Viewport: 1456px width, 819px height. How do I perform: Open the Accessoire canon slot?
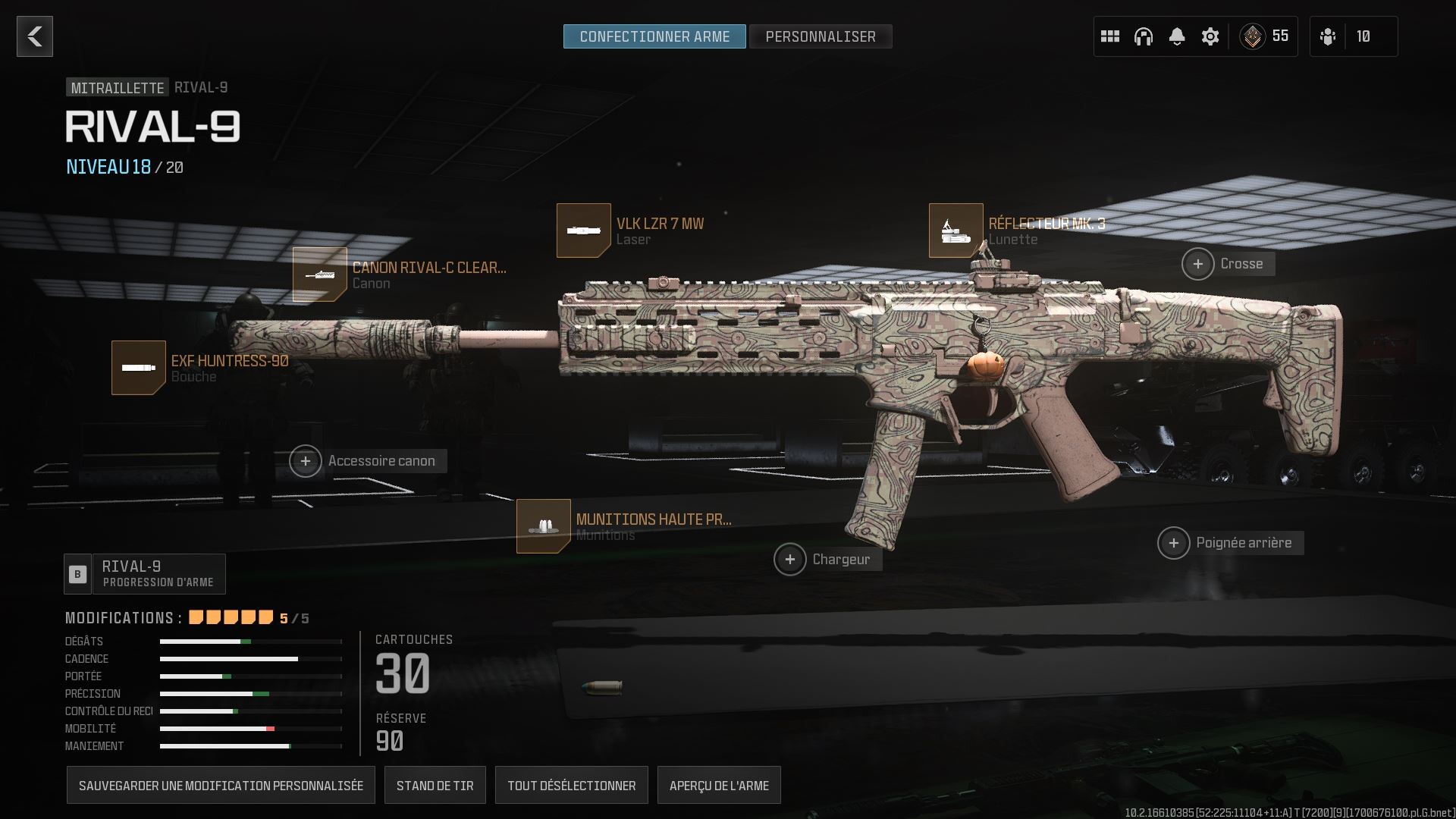tap(306, 460)
